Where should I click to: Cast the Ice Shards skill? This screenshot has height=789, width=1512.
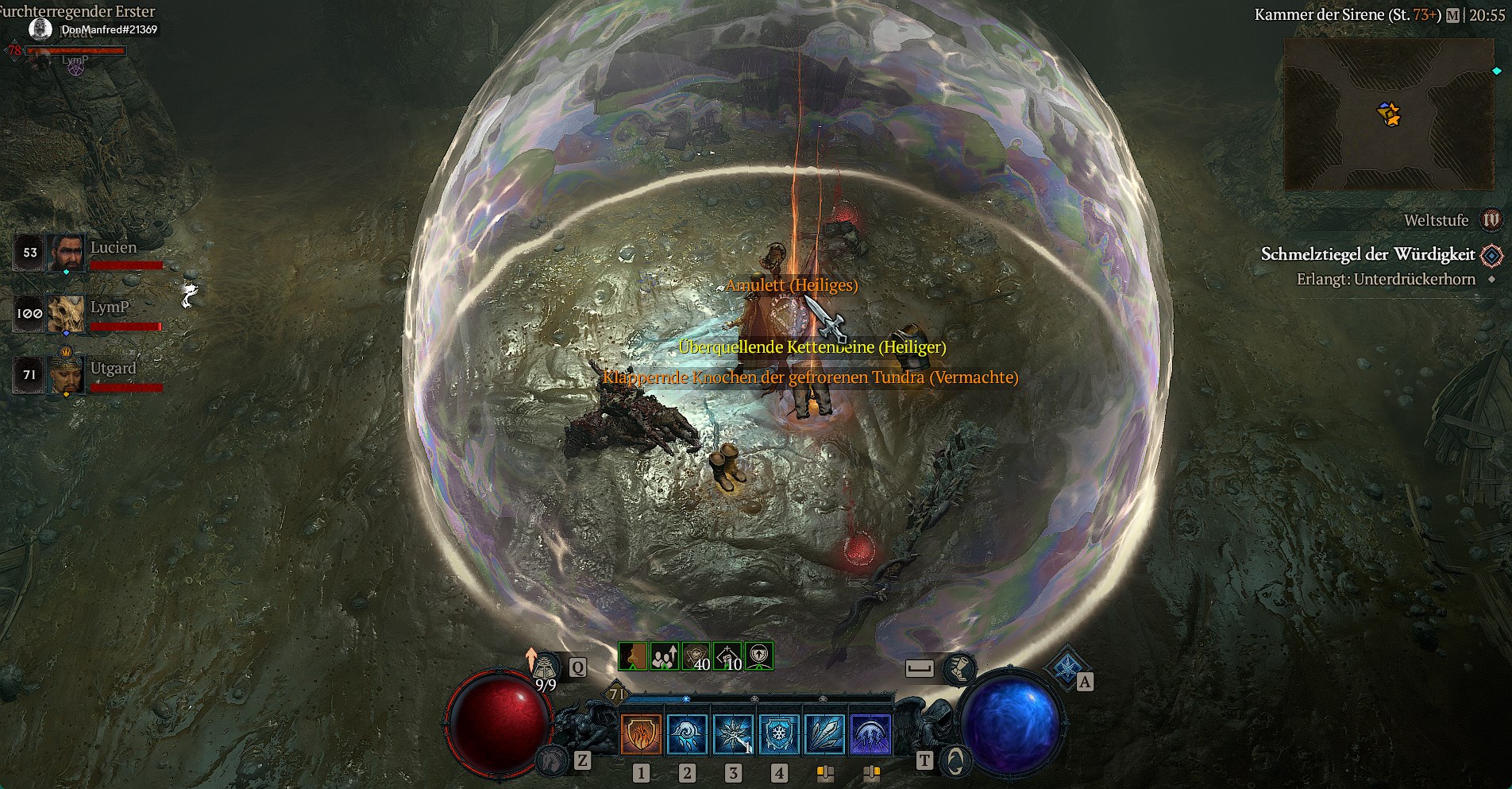tap(825, 733)
